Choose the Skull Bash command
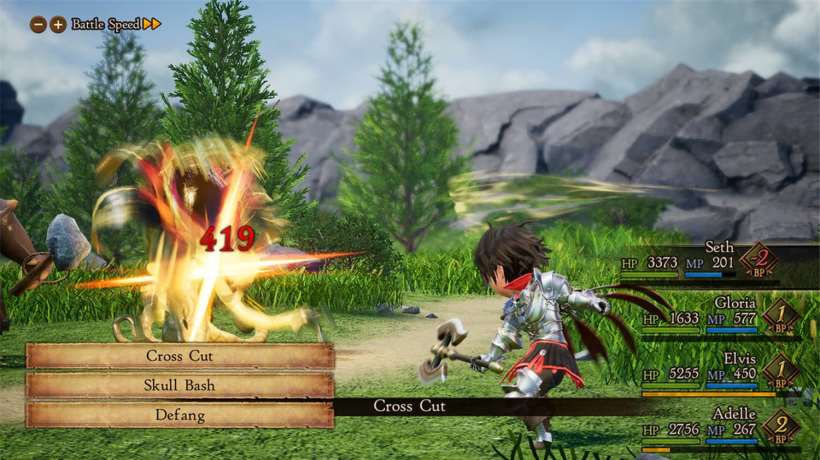The width and height of the screenshot is (820, 460). point(180,385)
